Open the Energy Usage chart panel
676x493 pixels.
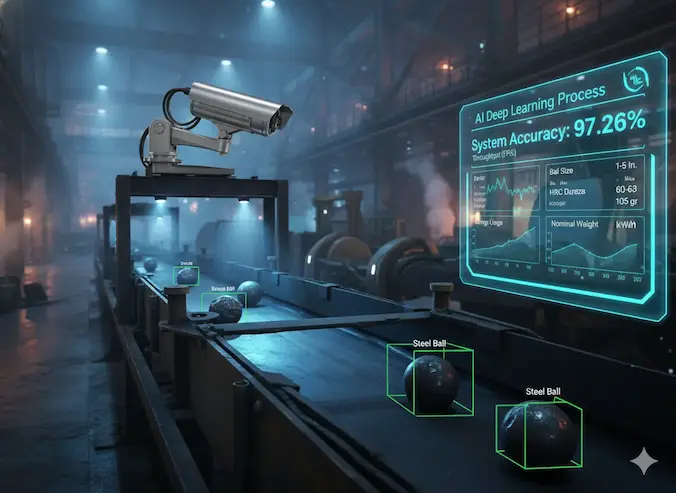506,241
